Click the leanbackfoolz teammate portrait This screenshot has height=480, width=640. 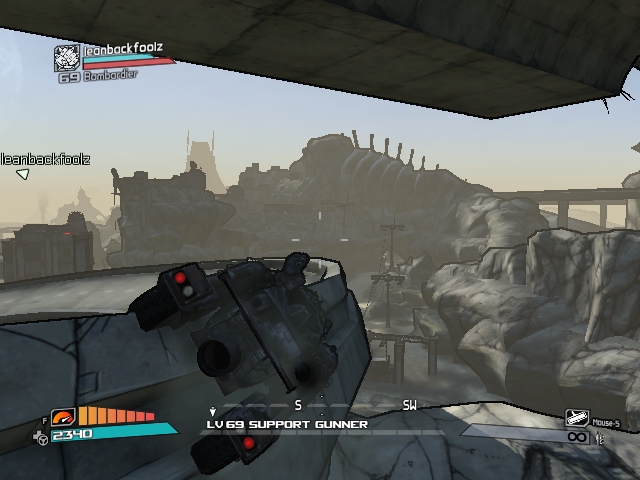[67, 58]
